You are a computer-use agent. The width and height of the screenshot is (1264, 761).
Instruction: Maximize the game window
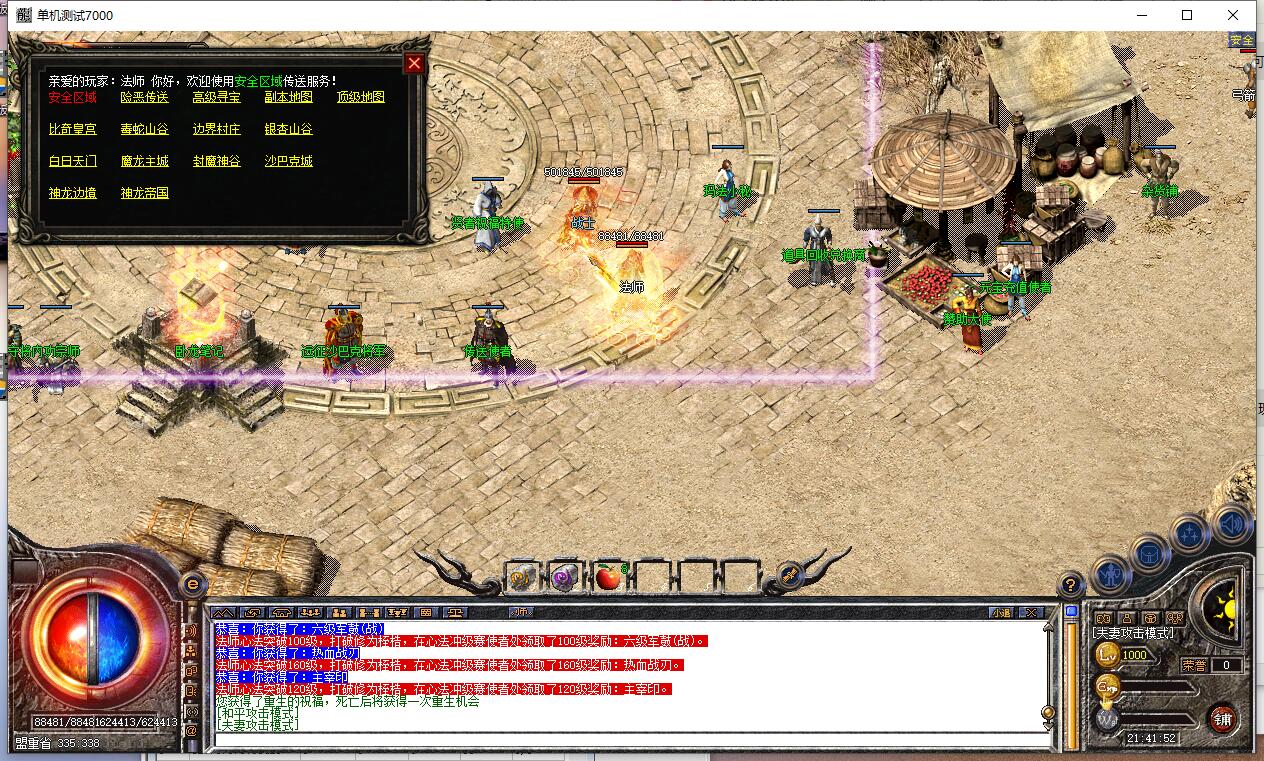(1187, 15)
